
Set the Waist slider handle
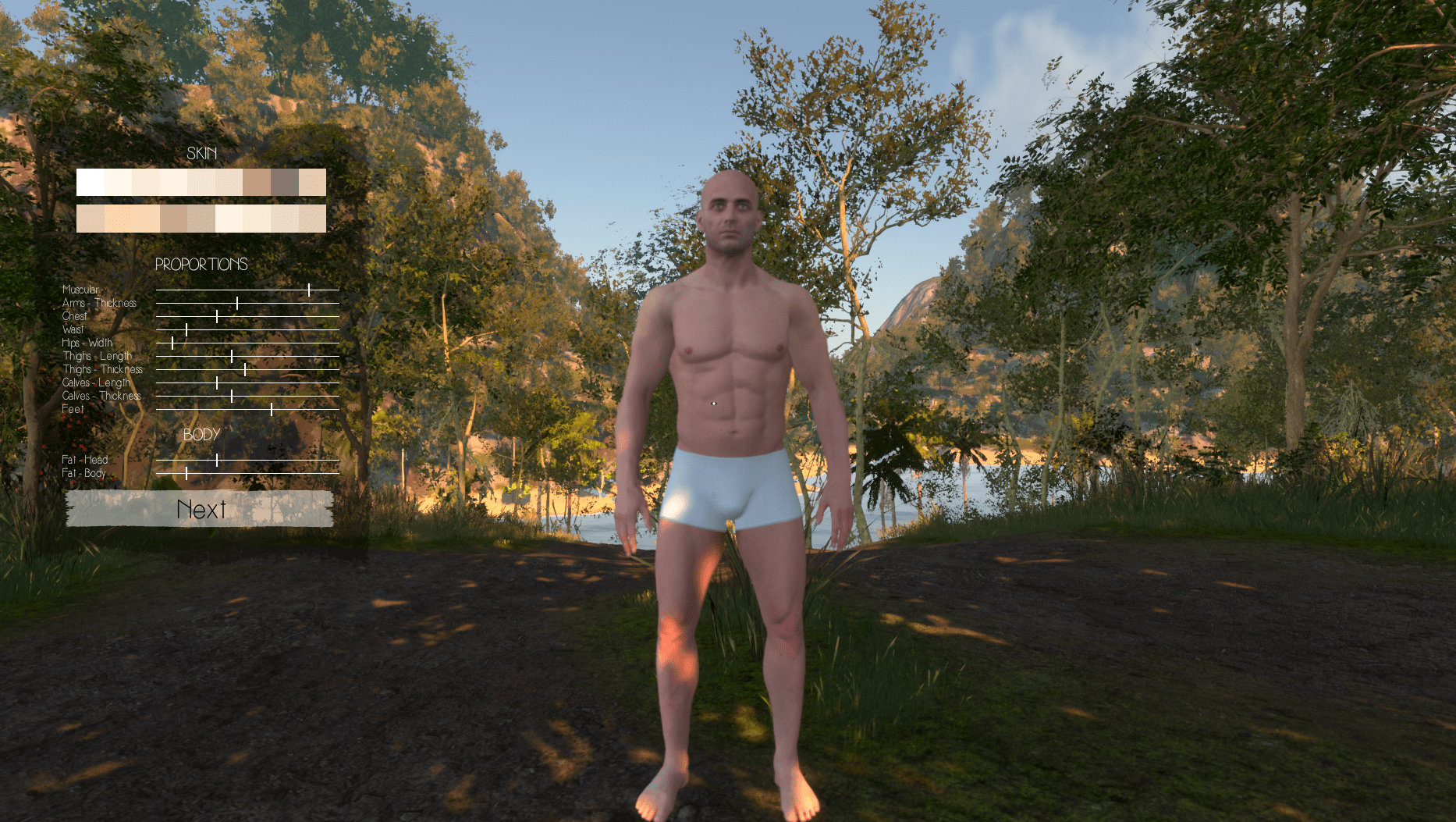click(x=186, y=330)
